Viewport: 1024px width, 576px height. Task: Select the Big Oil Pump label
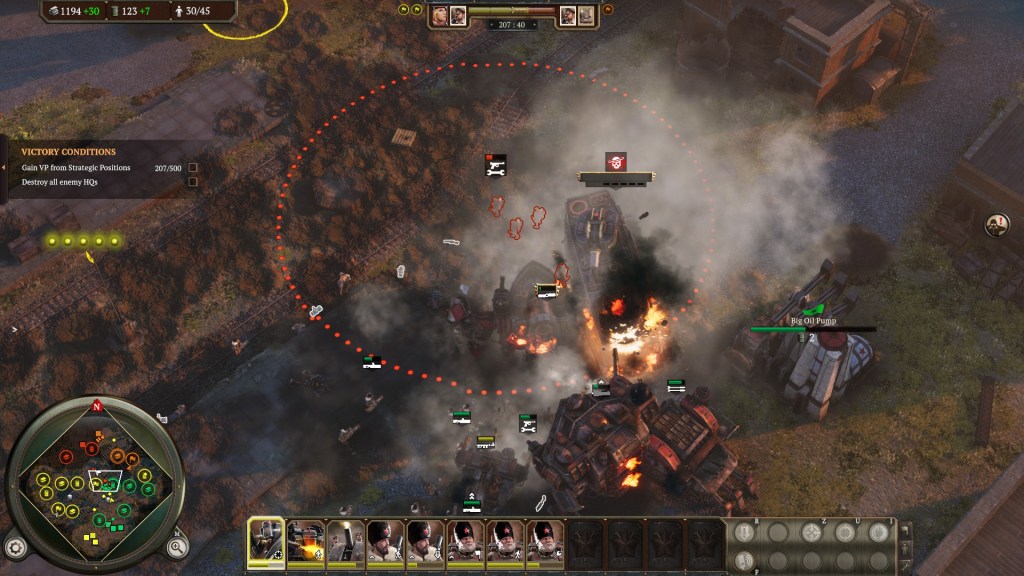pyautogui.click(x=812, y=321)
